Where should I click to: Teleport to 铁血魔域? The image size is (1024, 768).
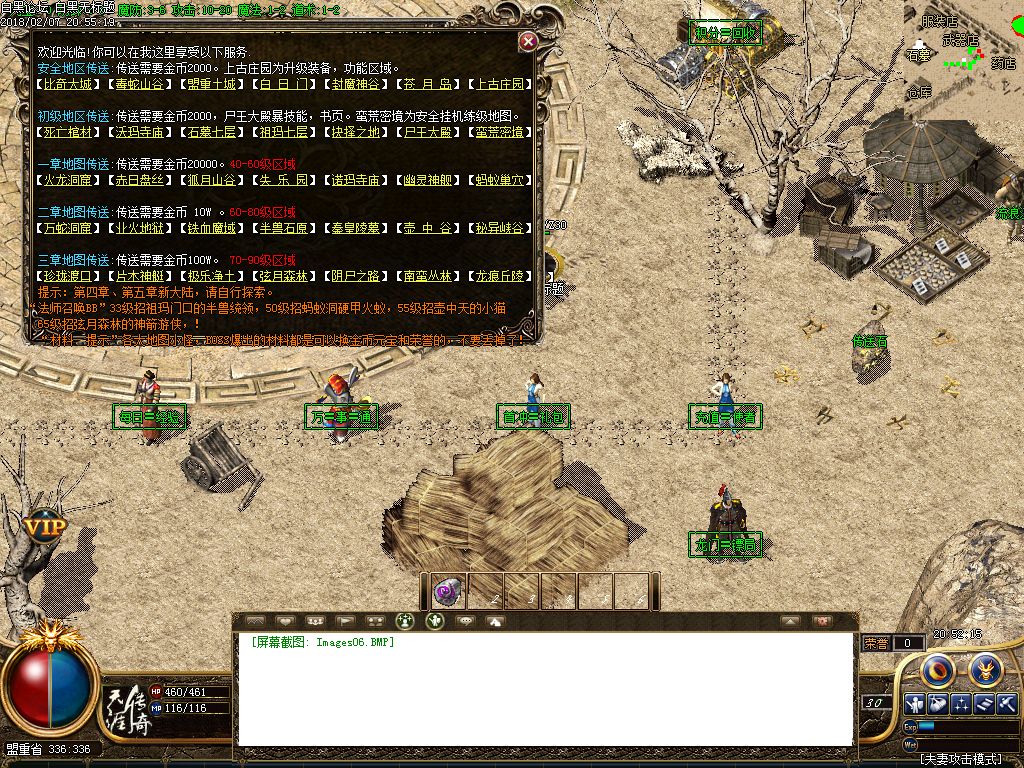(214, 228)
